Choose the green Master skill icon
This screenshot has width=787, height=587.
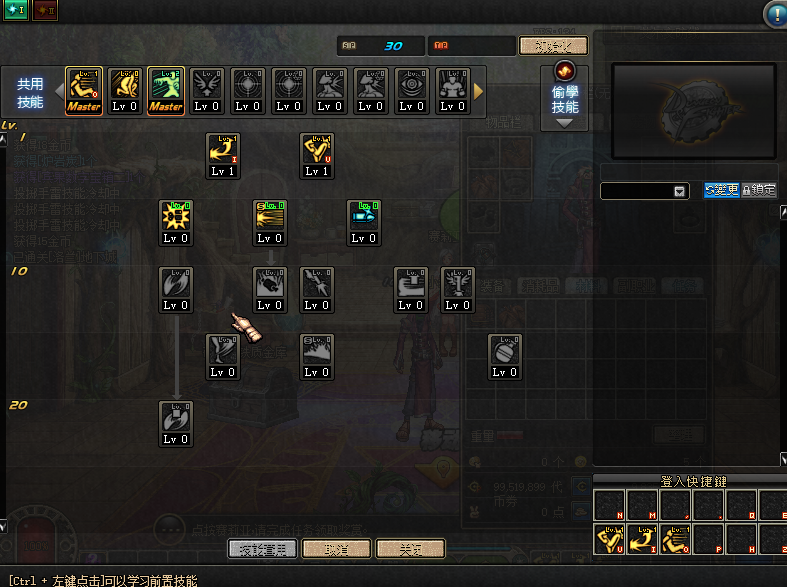click(166, 91)
